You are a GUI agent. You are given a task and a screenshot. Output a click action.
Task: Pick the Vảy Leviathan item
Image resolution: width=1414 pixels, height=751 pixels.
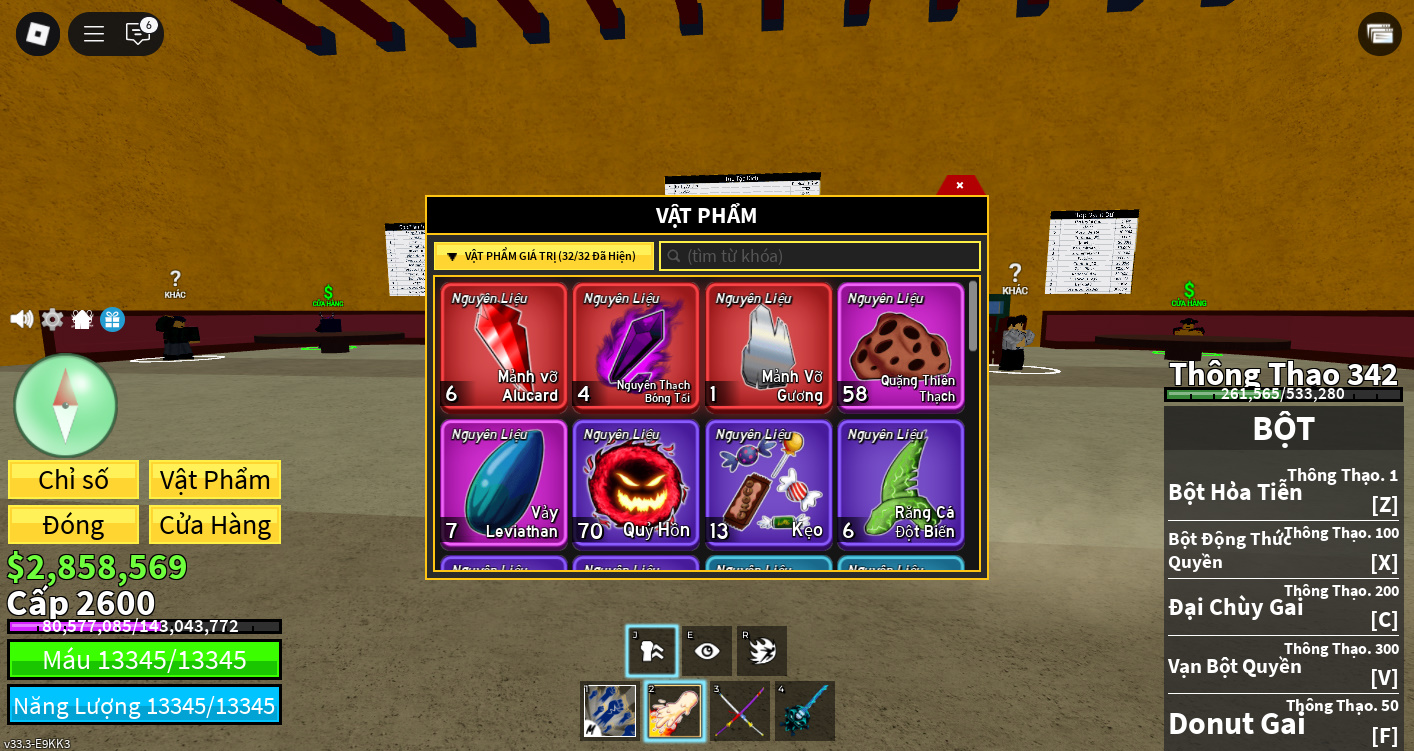coord(504,483)
